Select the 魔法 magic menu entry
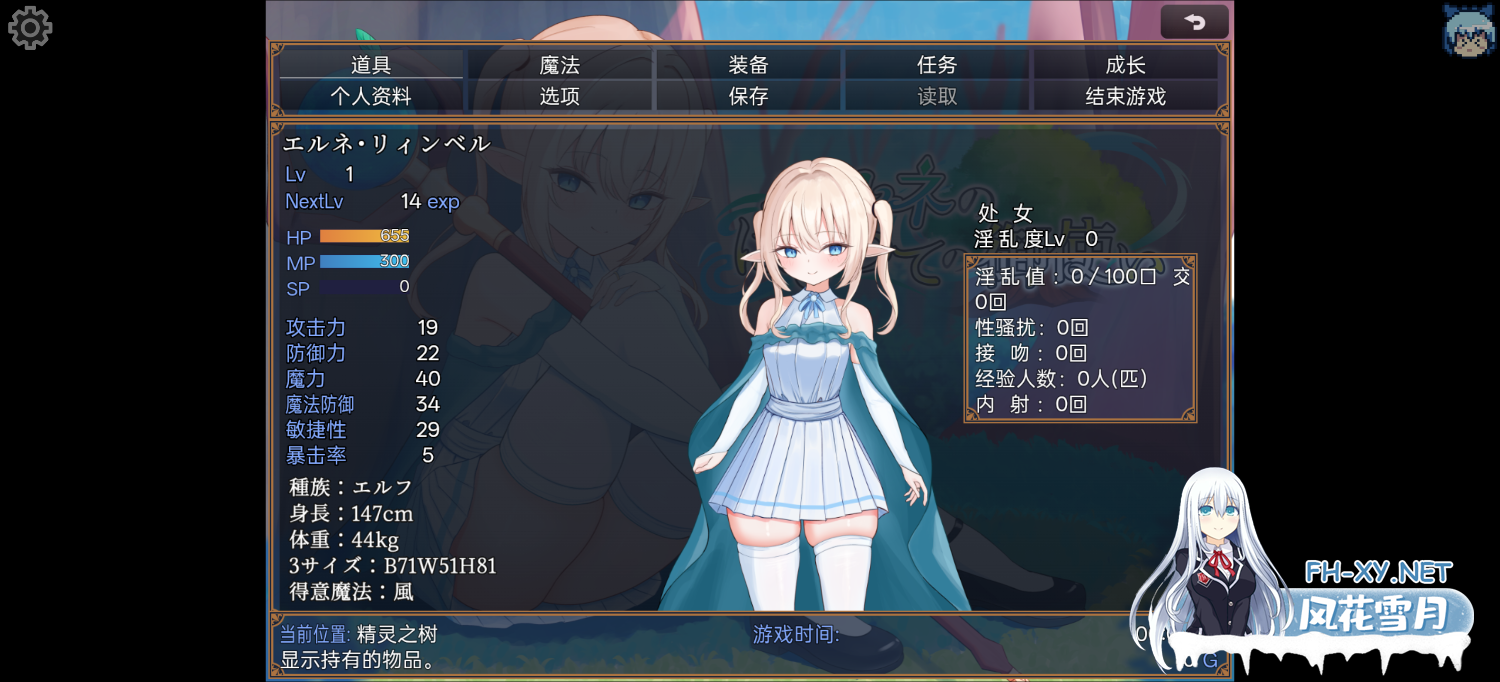The width and height of the screenshot is (1500, 682). (x=560, y=65)
